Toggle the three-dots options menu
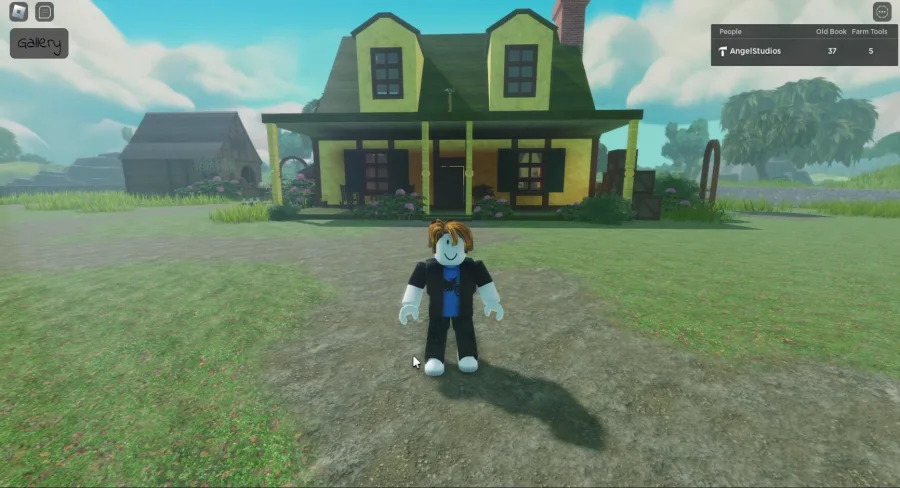The height and width of the screenshot is (488, 900). [x=881, y=12]
